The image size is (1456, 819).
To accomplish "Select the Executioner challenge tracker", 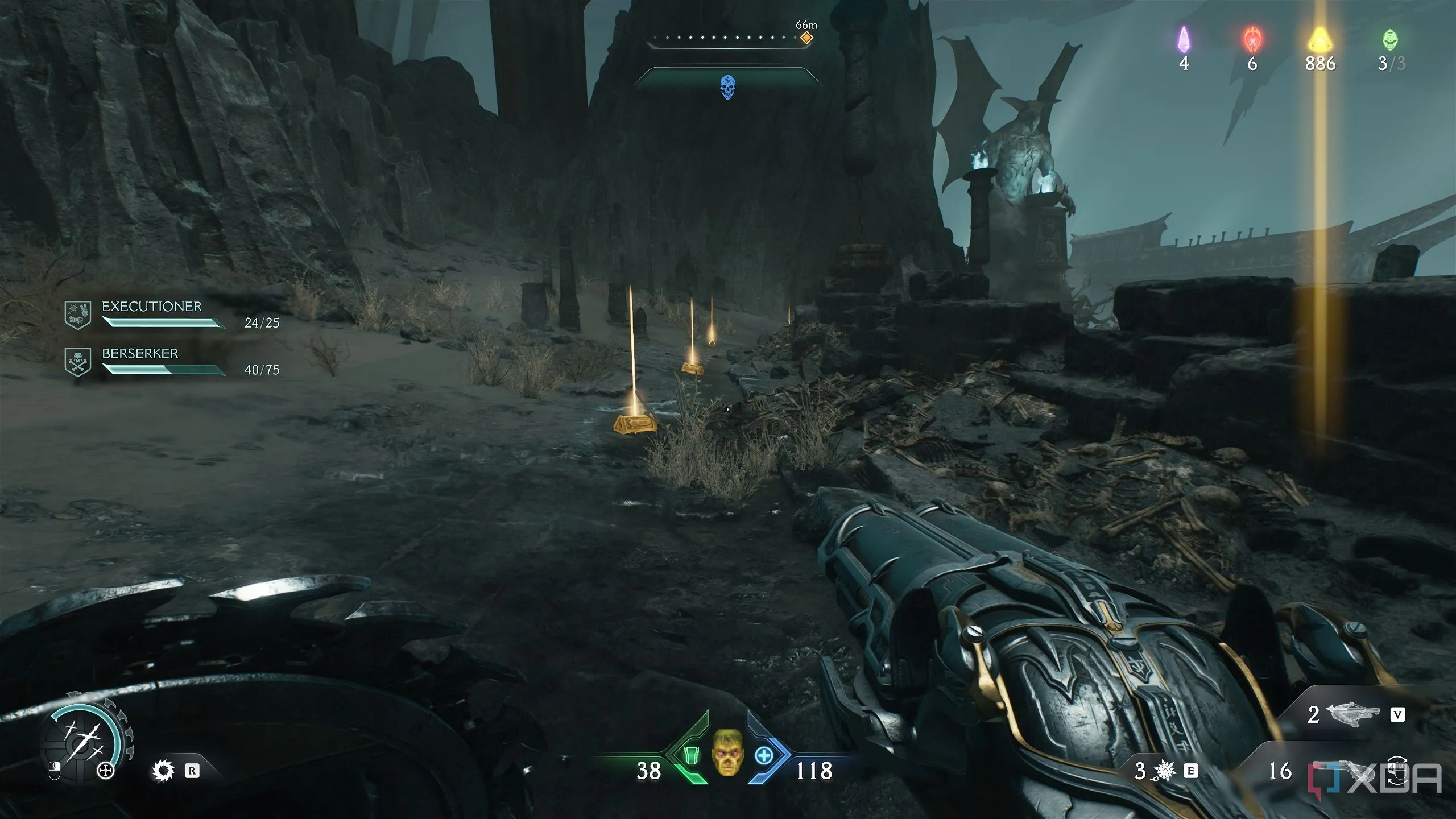I will (171, 315).
